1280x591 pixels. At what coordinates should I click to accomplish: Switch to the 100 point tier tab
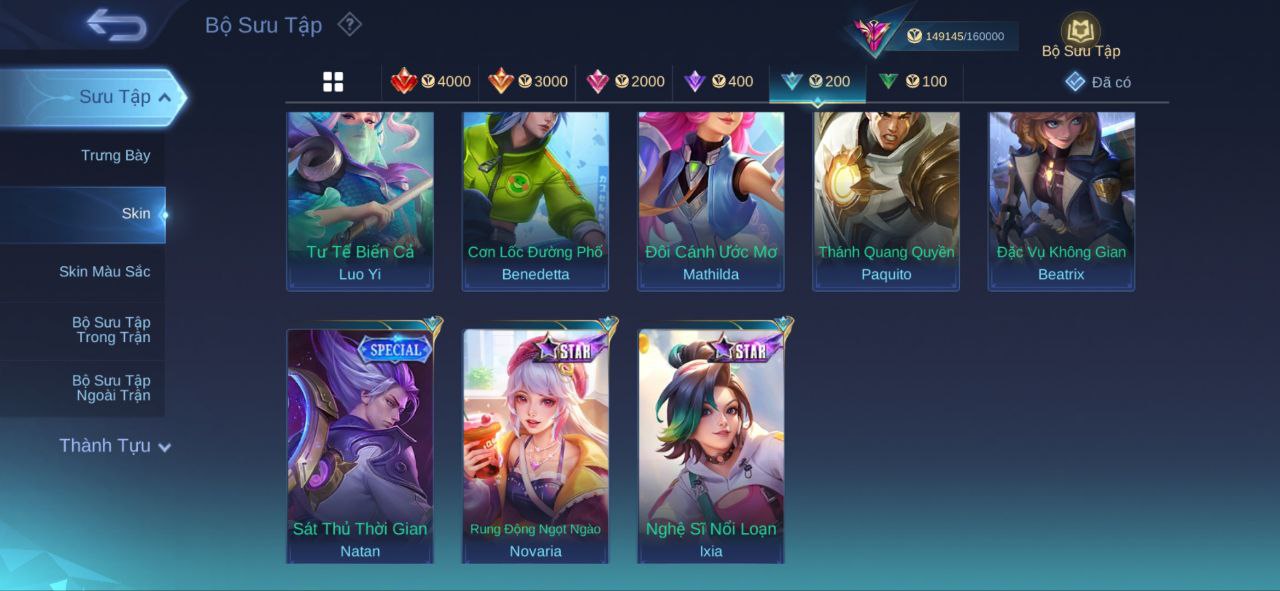pyautogui.click(x=913, y=82)
